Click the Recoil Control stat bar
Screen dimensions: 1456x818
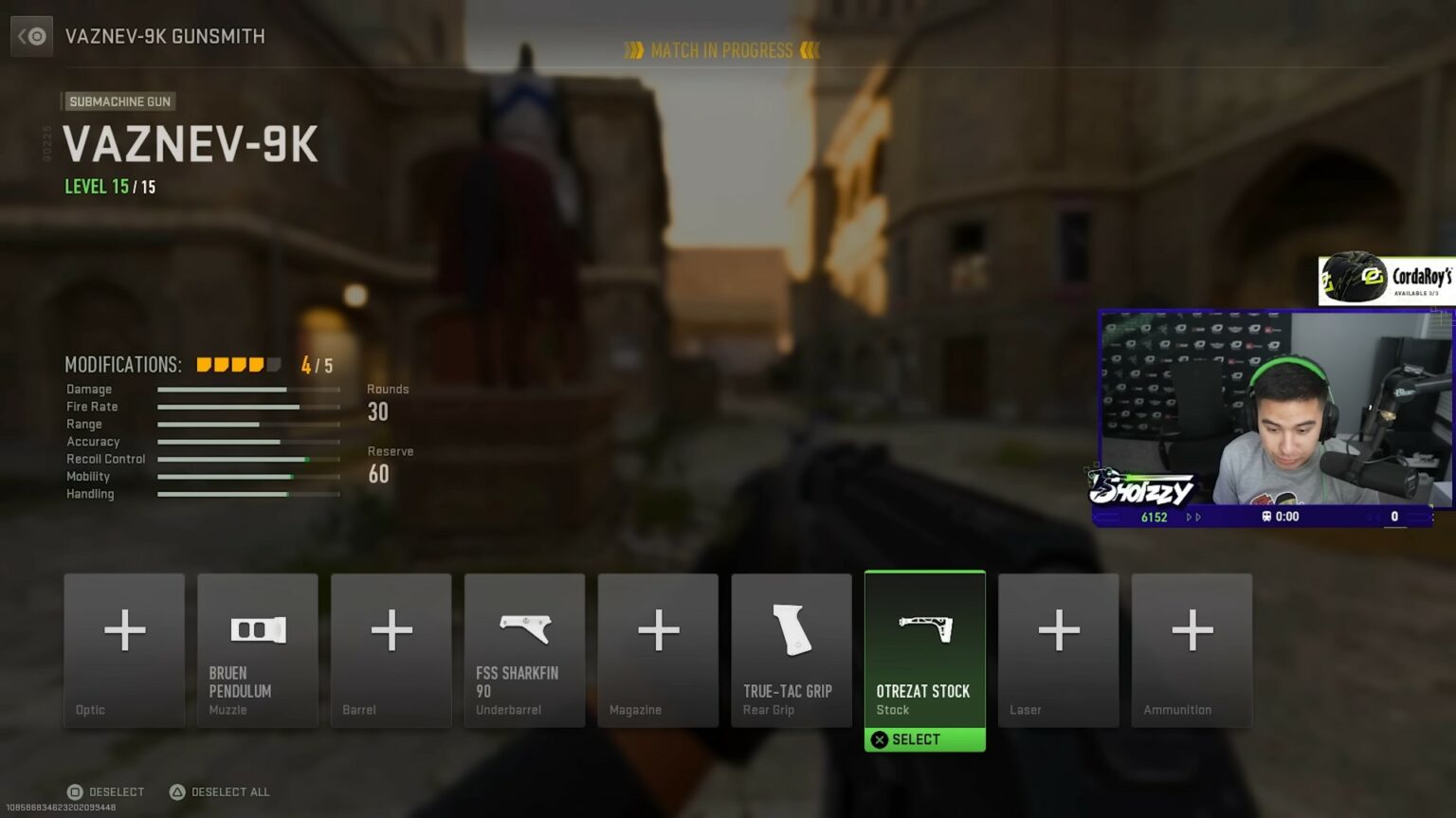click(247, 459)
